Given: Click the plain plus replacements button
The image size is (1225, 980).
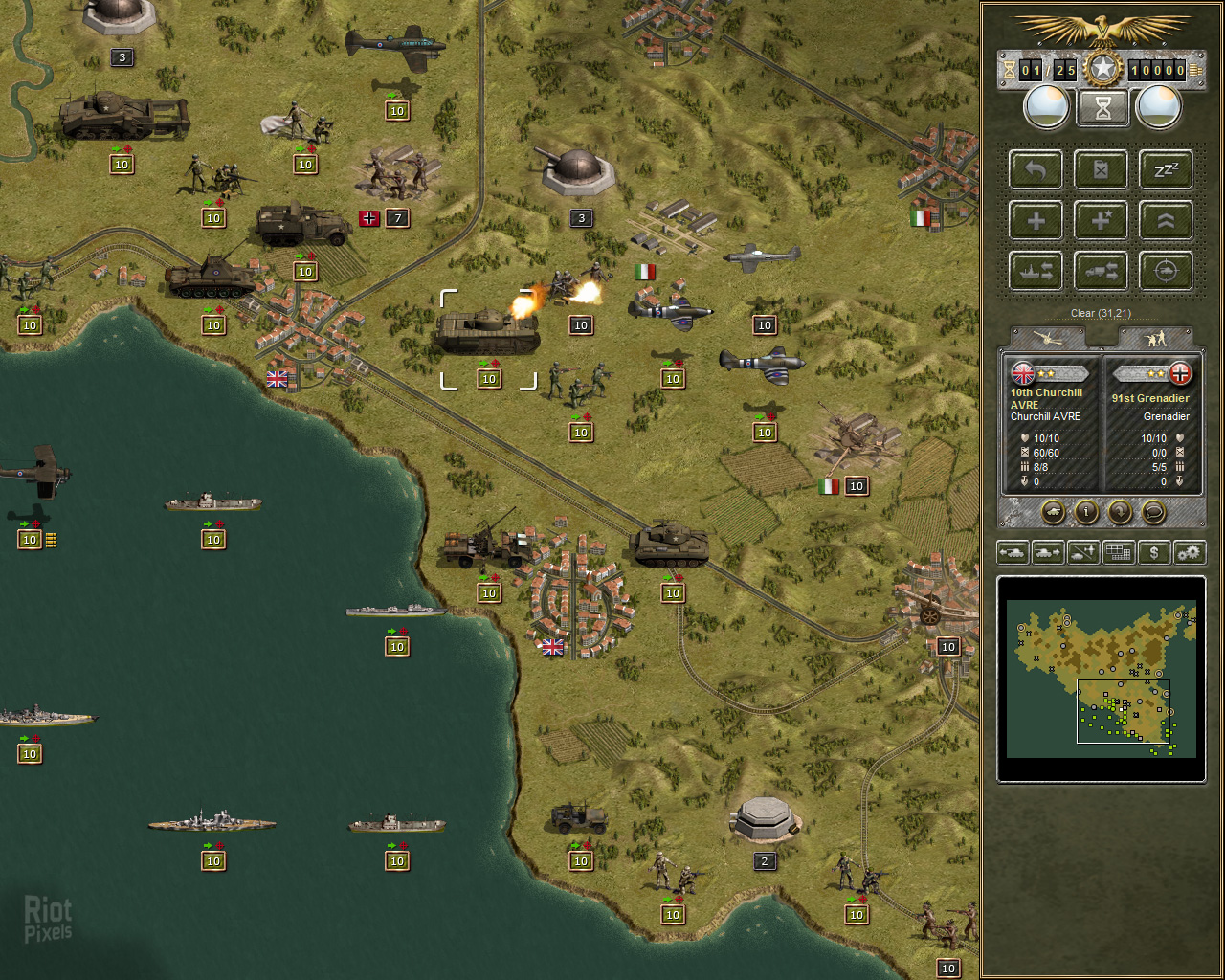Looking at the screenshot, I should tap(1036, 221).
